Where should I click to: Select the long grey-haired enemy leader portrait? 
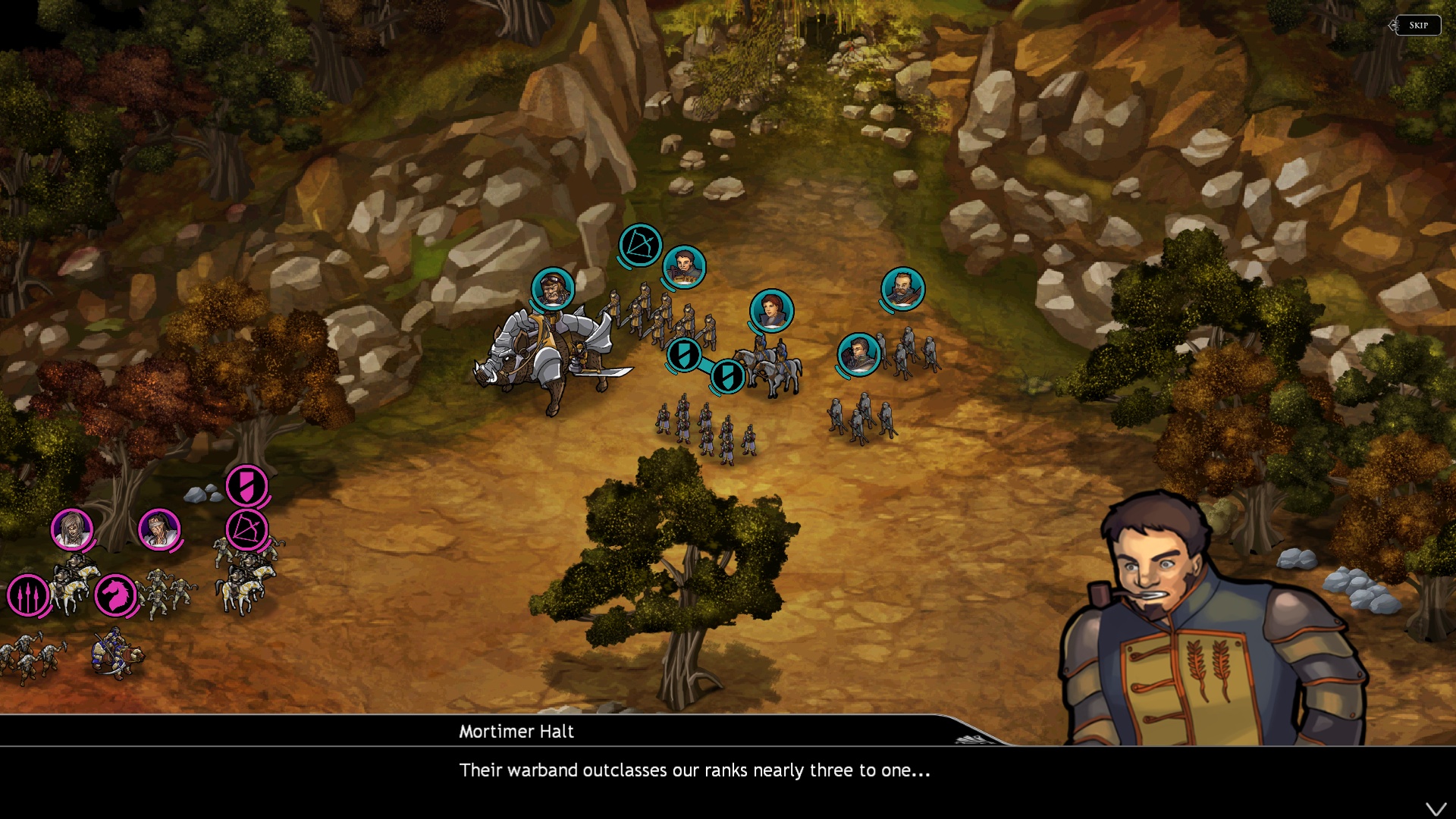click(x=72, y=529)
